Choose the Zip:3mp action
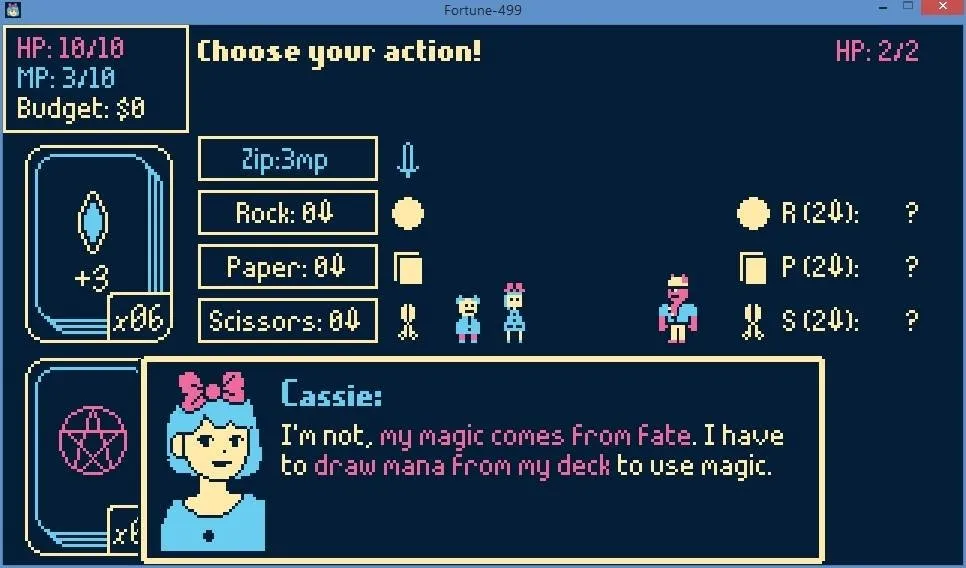 click(x=288, y=160)
